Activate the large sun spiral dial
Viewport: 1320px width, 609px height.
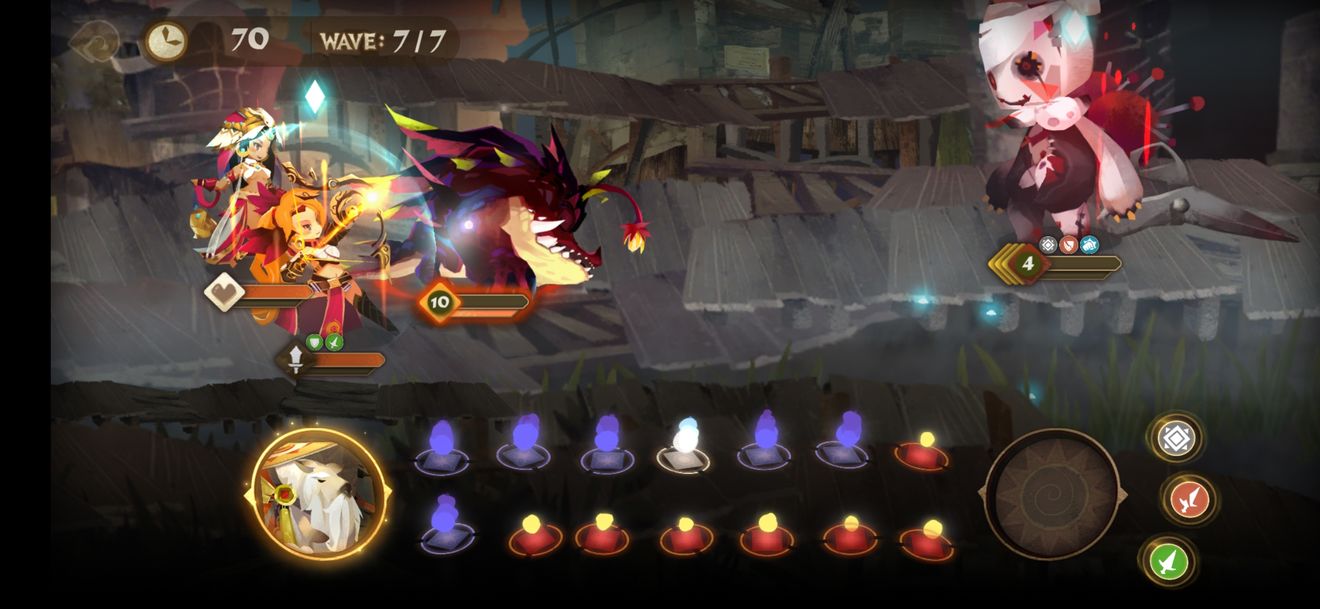point(1051,493)
